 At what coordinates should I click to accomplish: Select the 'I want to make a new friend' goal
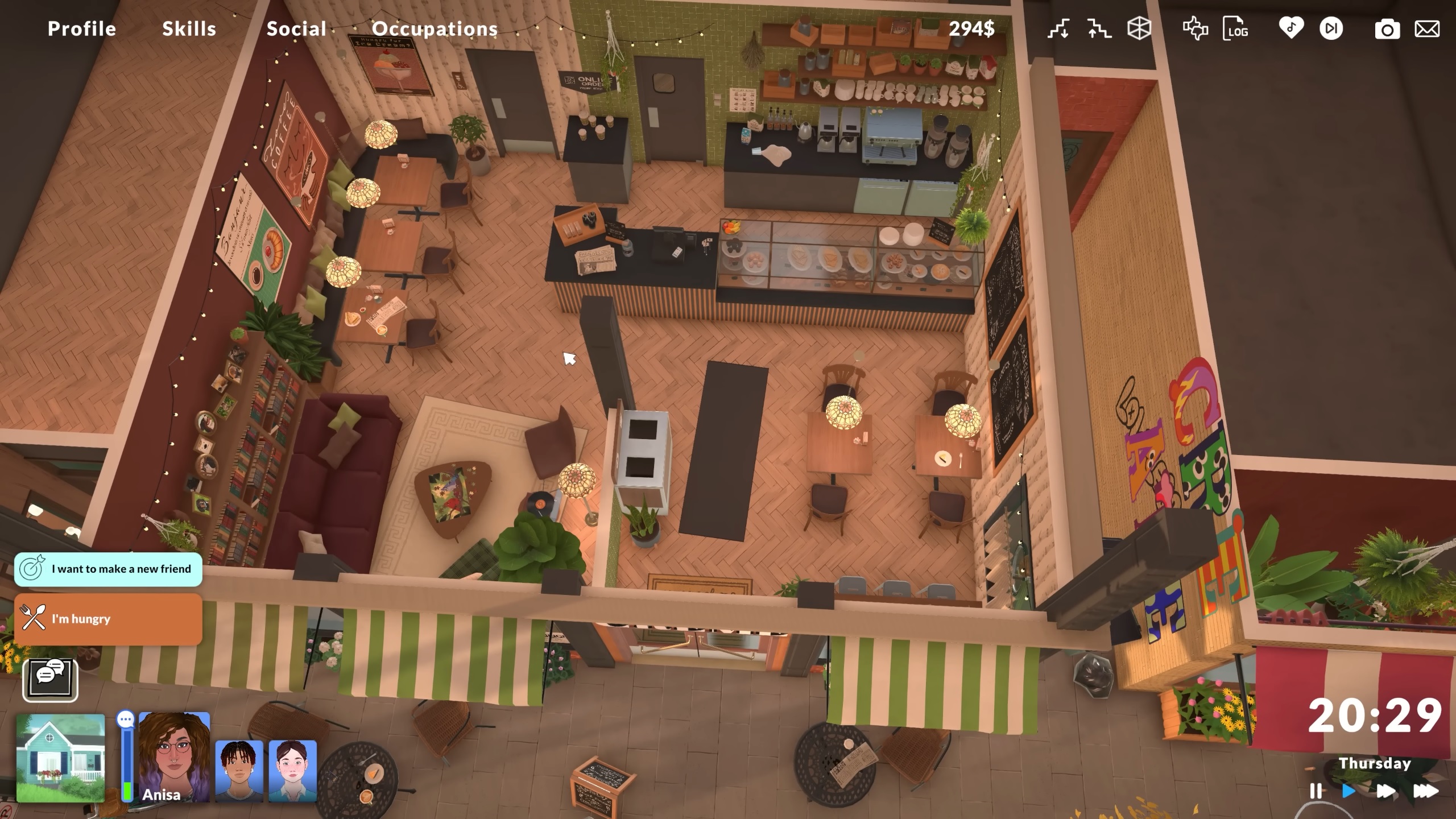(x=108, y=569)
